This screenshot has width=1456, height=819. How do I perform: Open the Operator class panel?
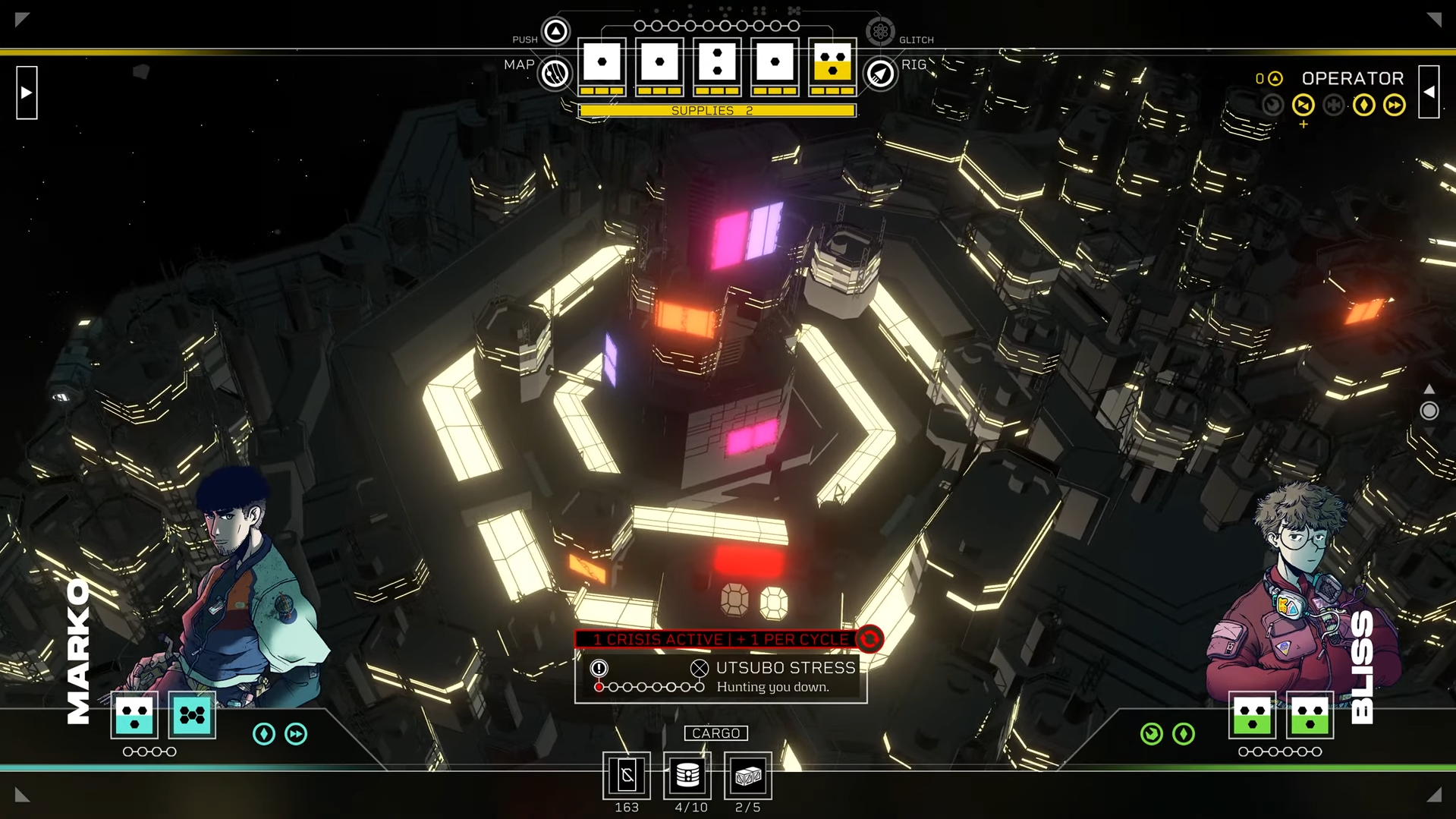pyautogui.click(x=1352, y=78)
